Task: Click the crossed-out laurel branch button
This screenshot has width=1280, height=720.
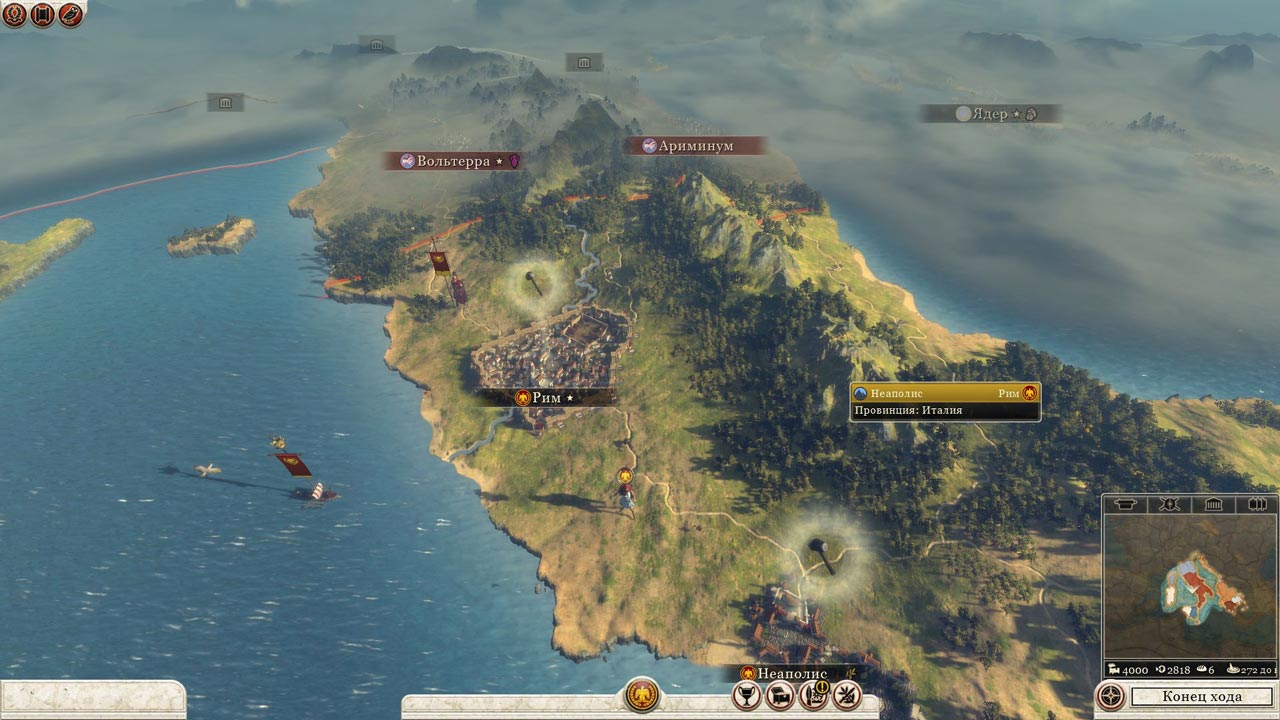Action: click(847, 694)
